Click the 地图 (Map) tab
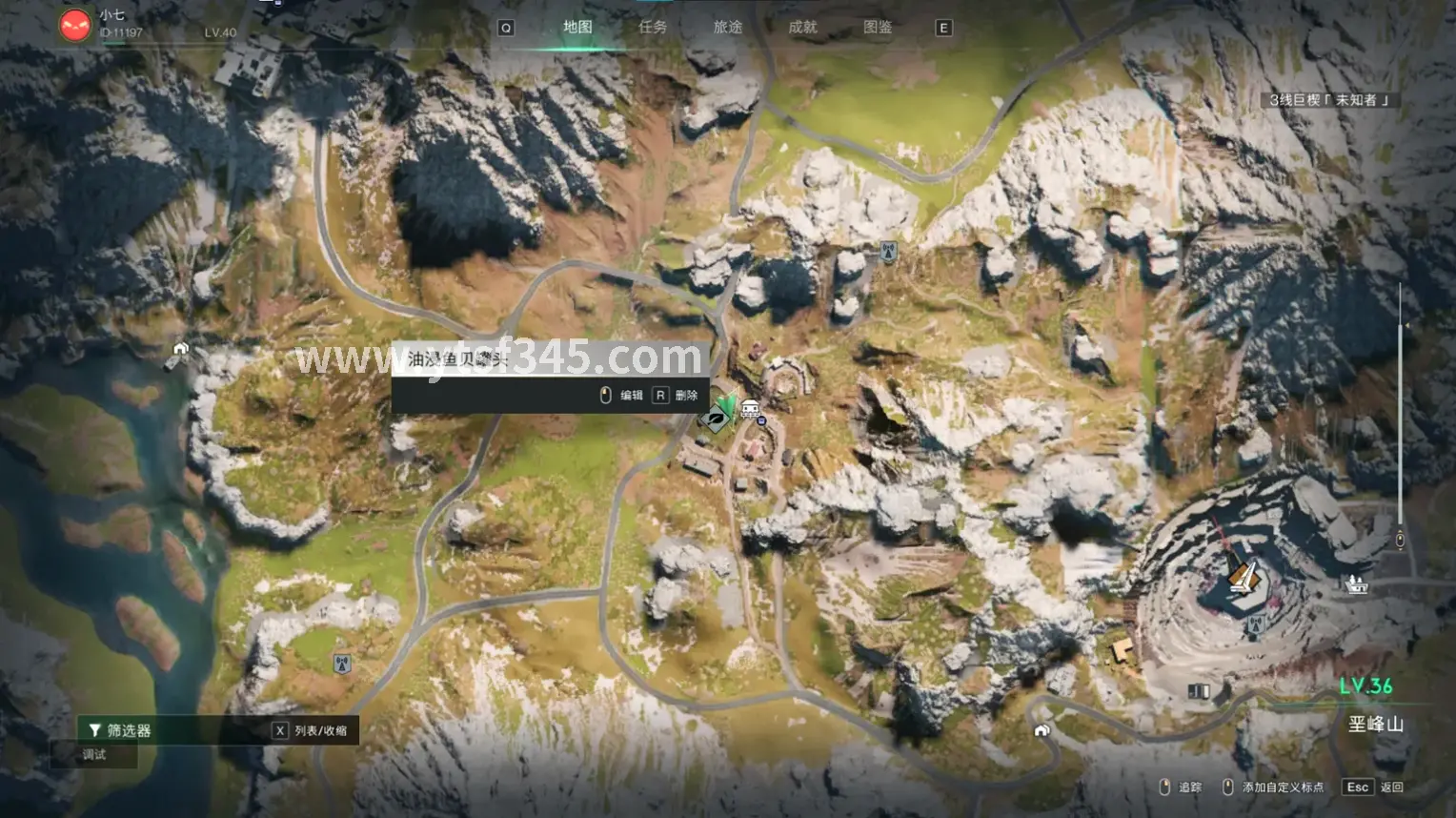Screen dimensions: 1456x818 pyautogui.click(x=577, y=28)
